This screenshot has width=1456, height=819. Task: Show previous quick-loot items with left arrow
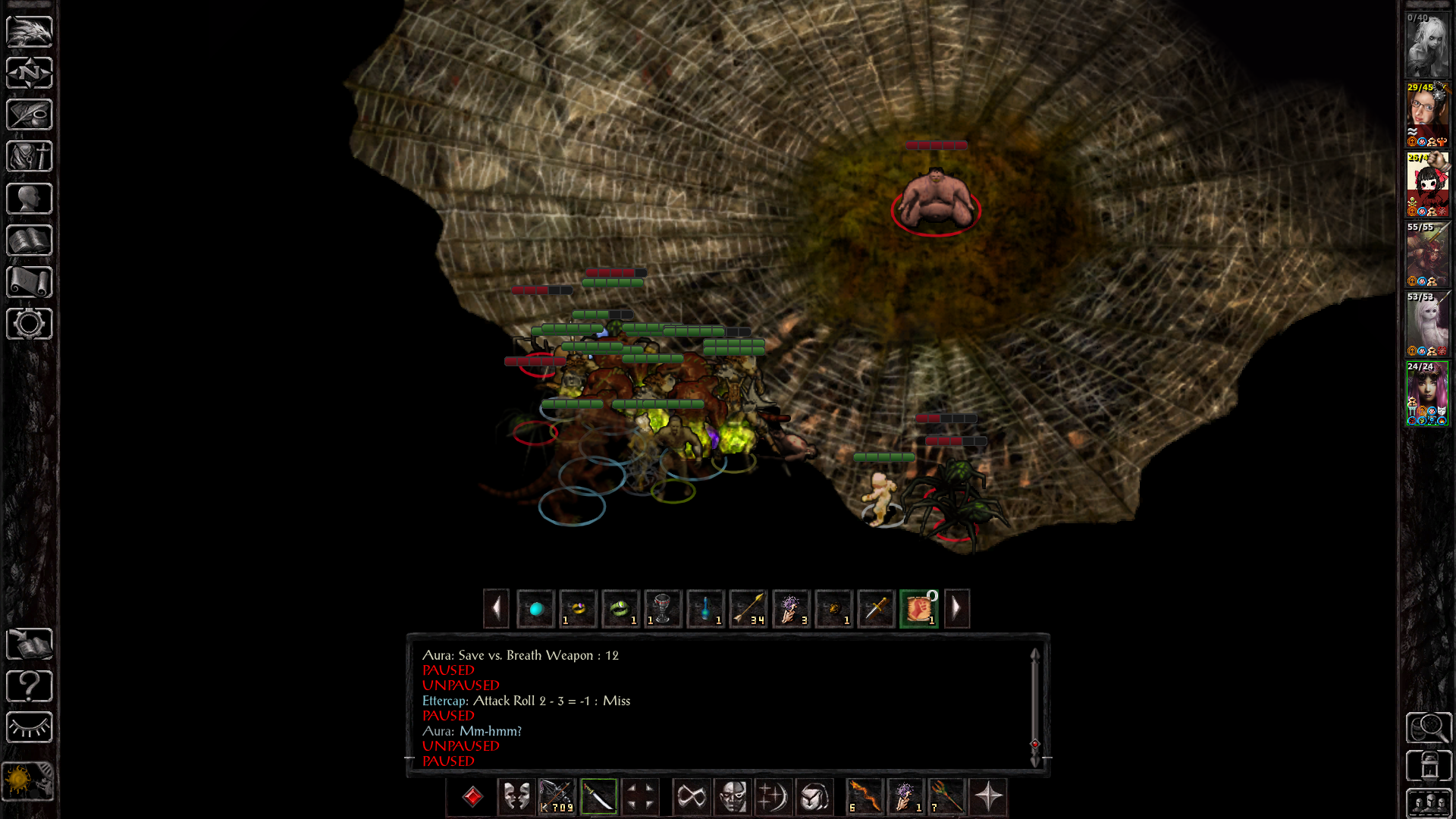[496, 608]
